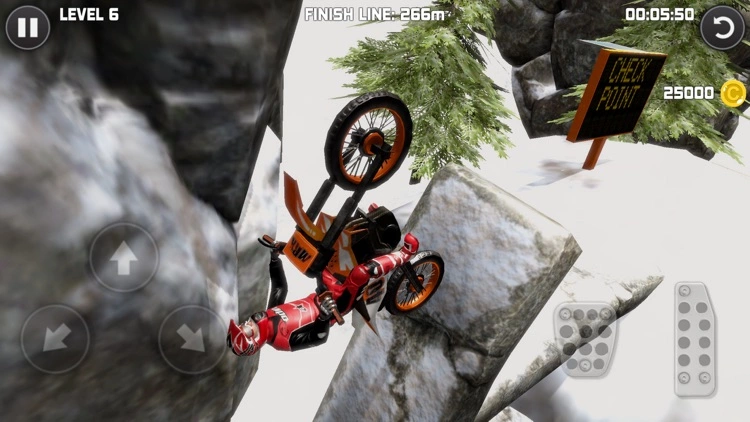Lean forward with the down-right arrow button

pyautogui.click(x=192, y=339)
